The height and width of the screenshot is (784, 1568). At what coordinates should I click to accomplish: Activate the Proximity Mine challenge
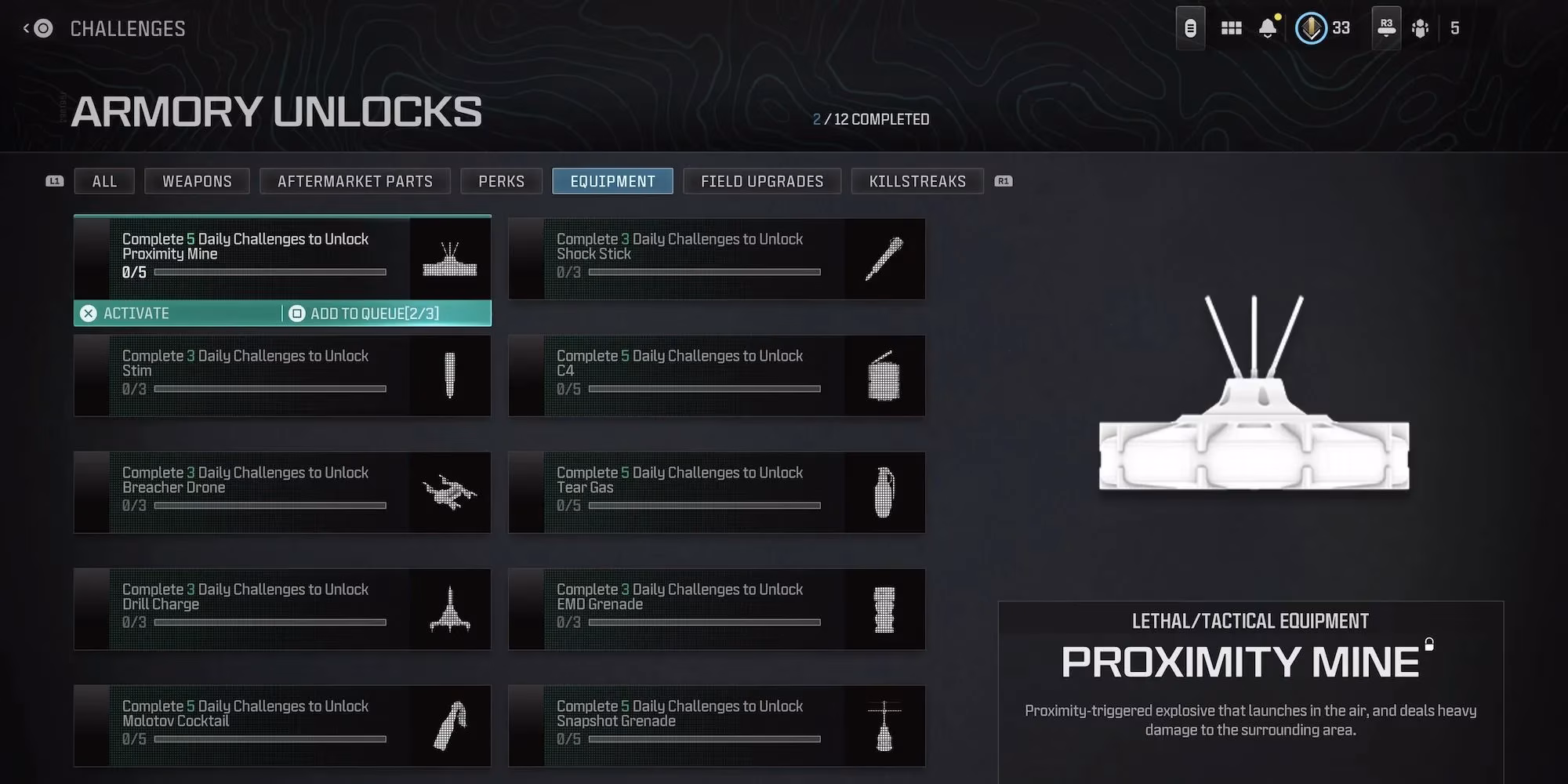pyautogui.click(x=136, y=313)
